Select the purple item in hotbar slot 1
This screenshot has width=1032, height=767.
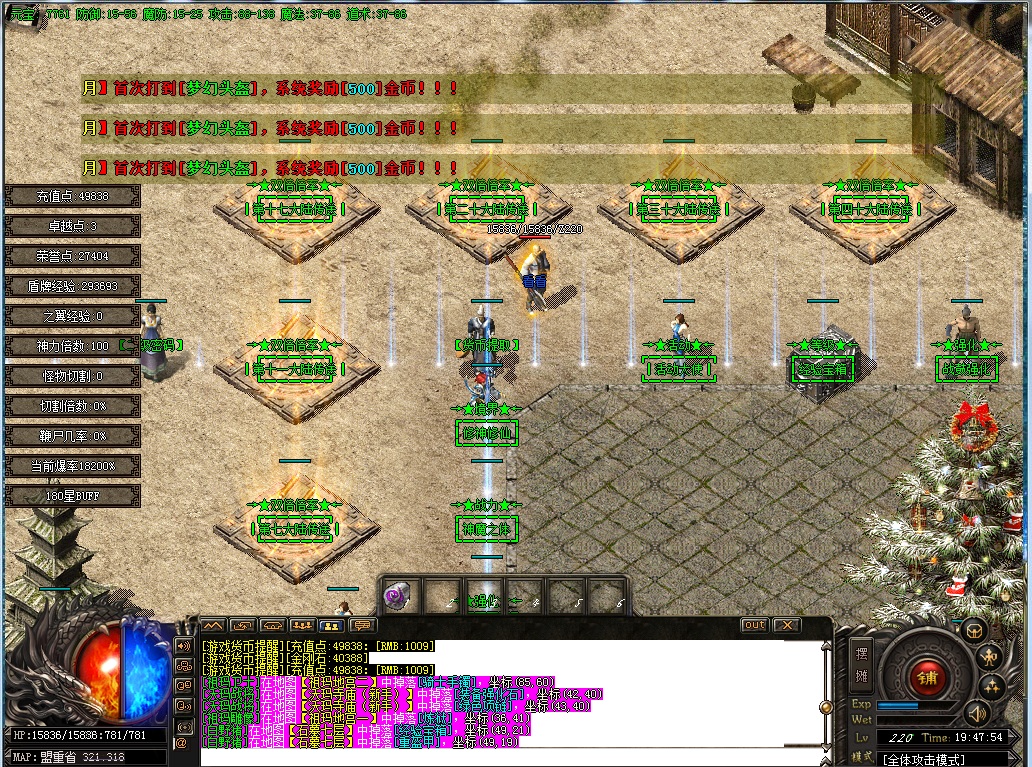397,596
